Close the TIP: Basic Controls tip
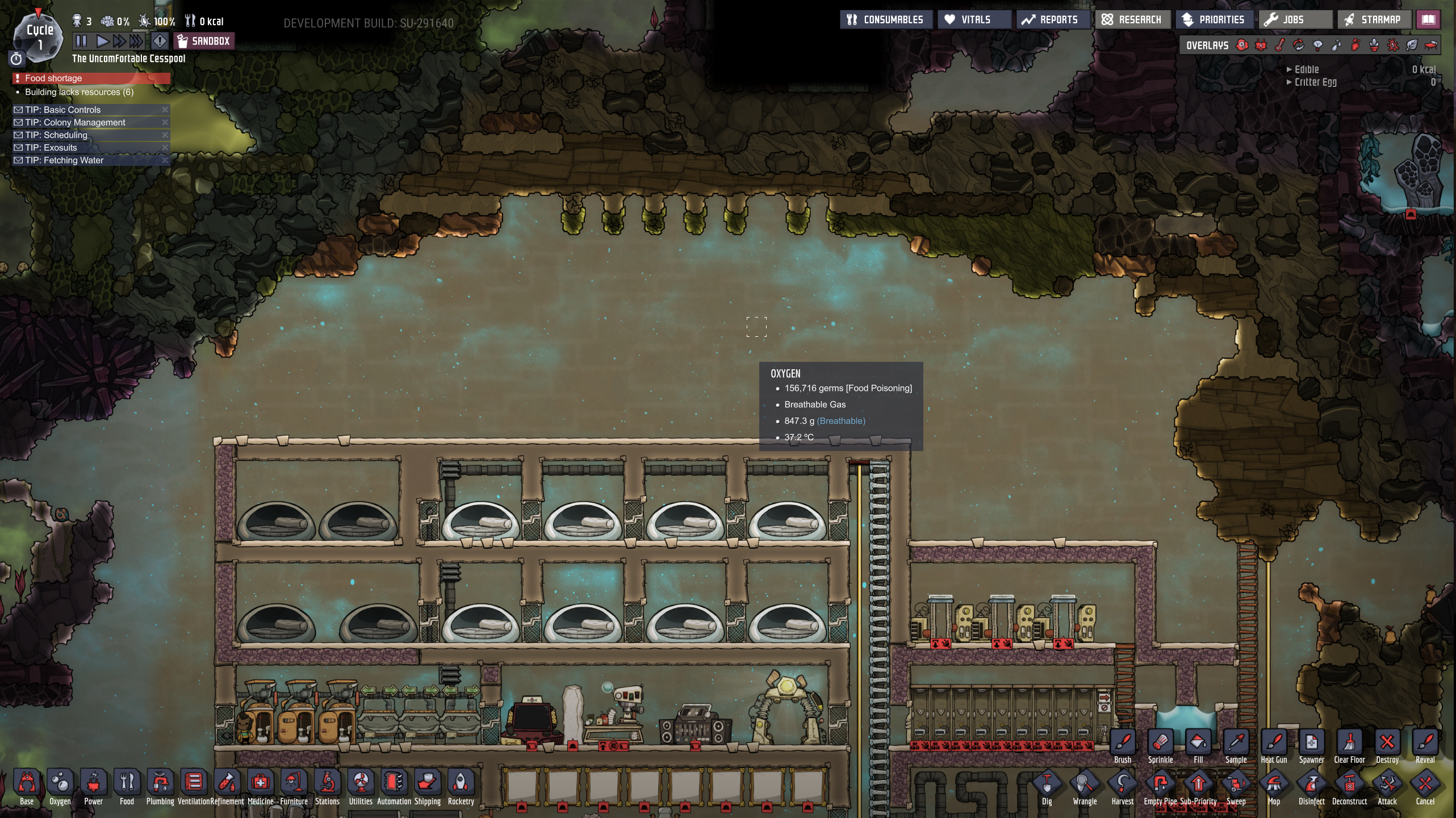The width and height of the screenshot is (1456, 818). [165, 110]
